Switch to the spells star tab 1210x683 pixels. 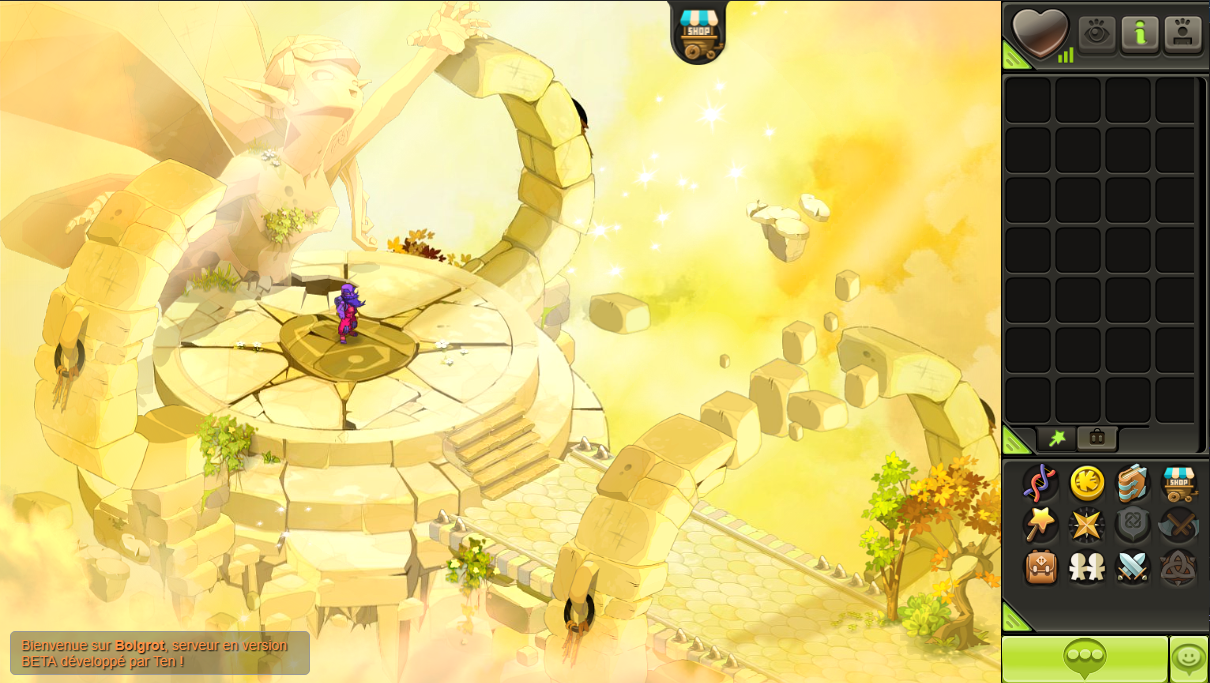click(1056, 438)
